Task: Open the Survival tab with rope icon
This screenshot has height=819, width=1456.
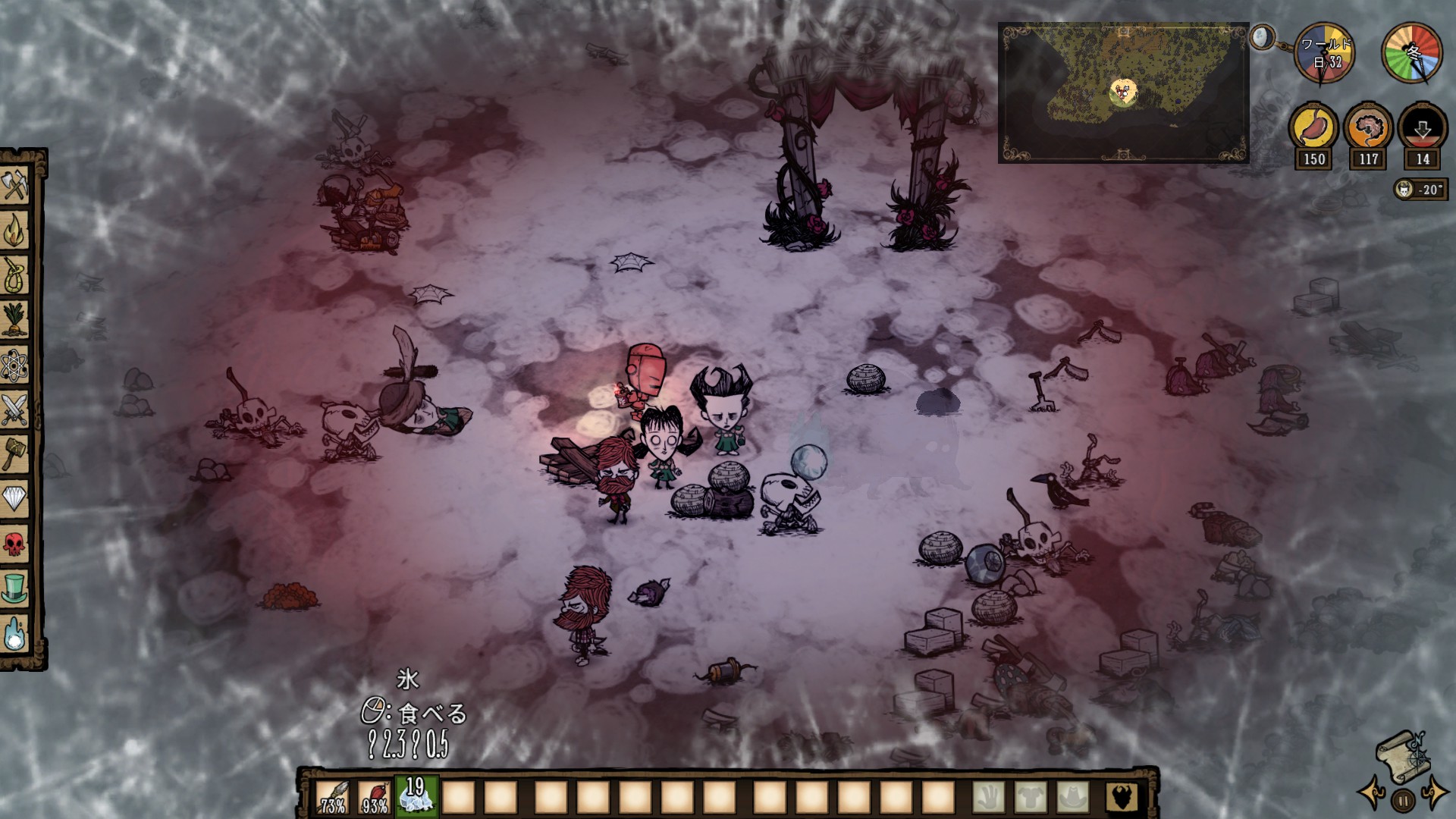Action: click(15, 275)
